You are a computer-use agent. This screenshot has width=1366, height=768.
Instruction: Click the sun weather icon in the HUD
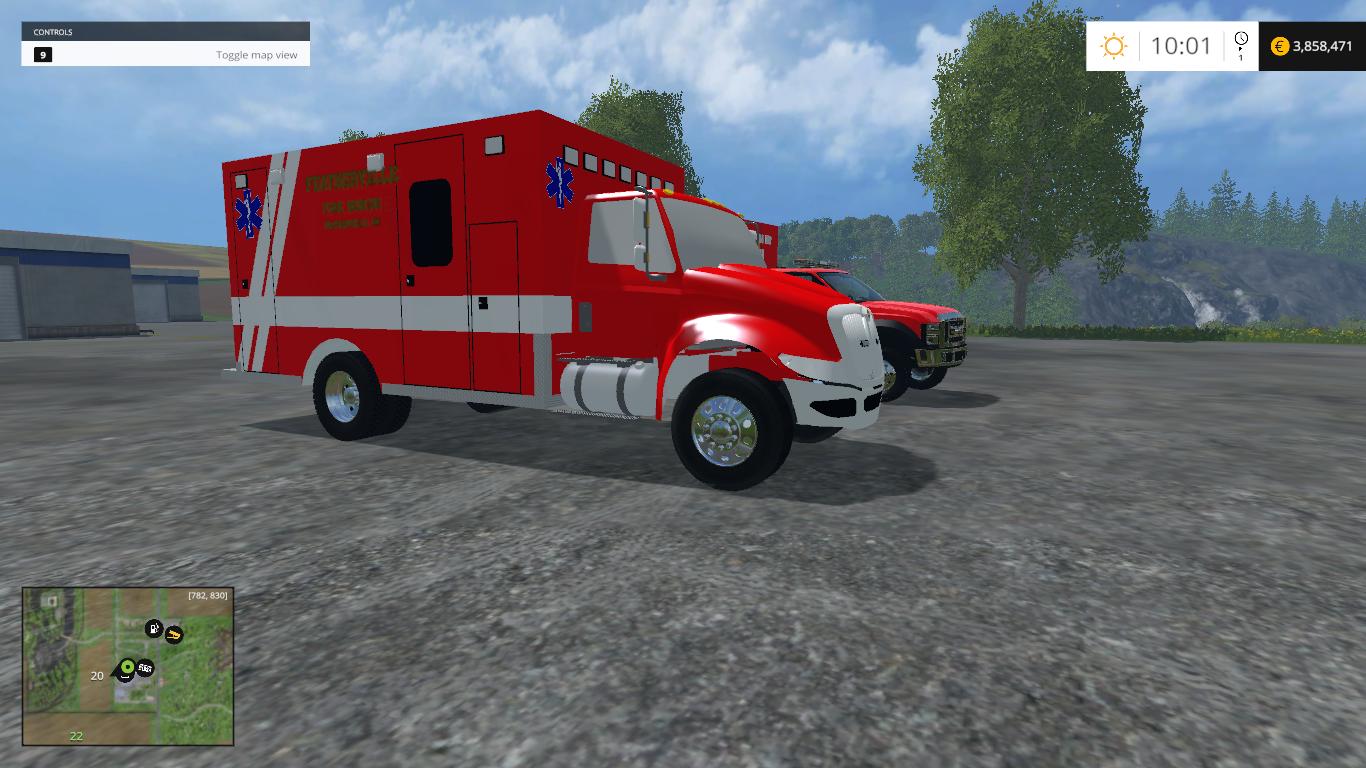1113,45
